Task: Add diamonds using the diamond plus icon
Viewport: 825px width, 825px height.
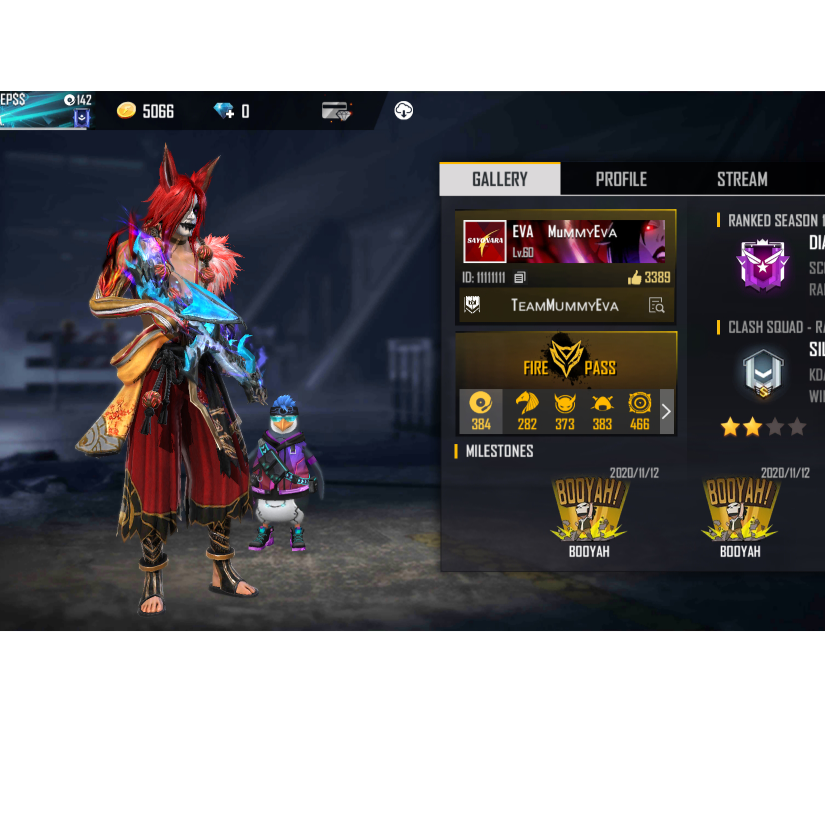Action: [223, 111]
